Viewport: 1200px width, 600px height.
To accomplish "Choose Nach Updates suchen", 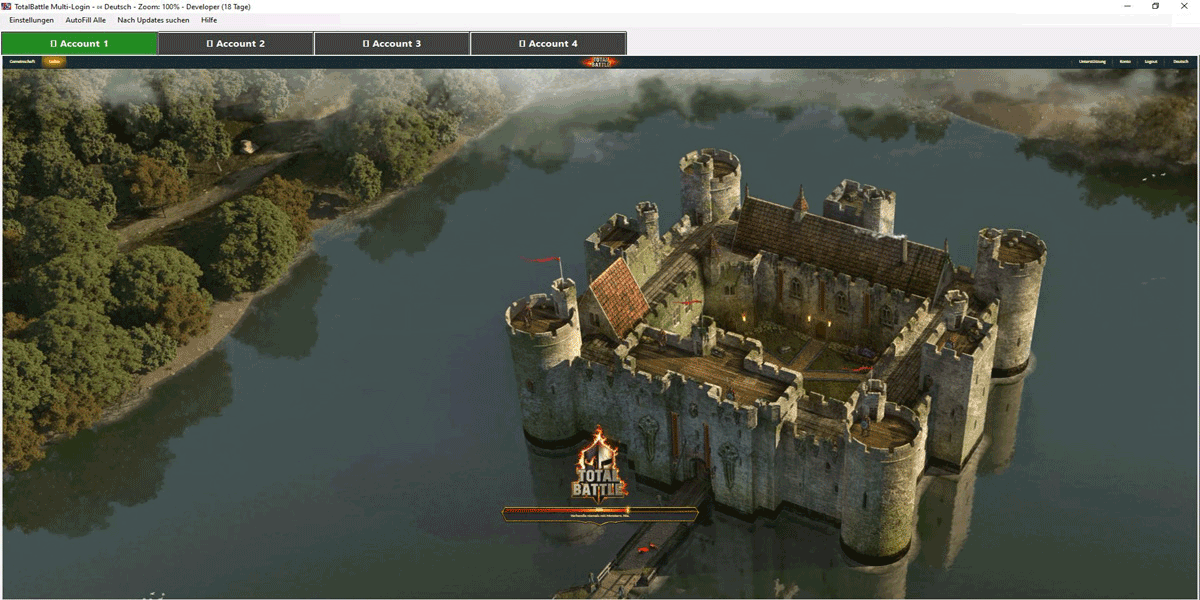I will 153,20.
